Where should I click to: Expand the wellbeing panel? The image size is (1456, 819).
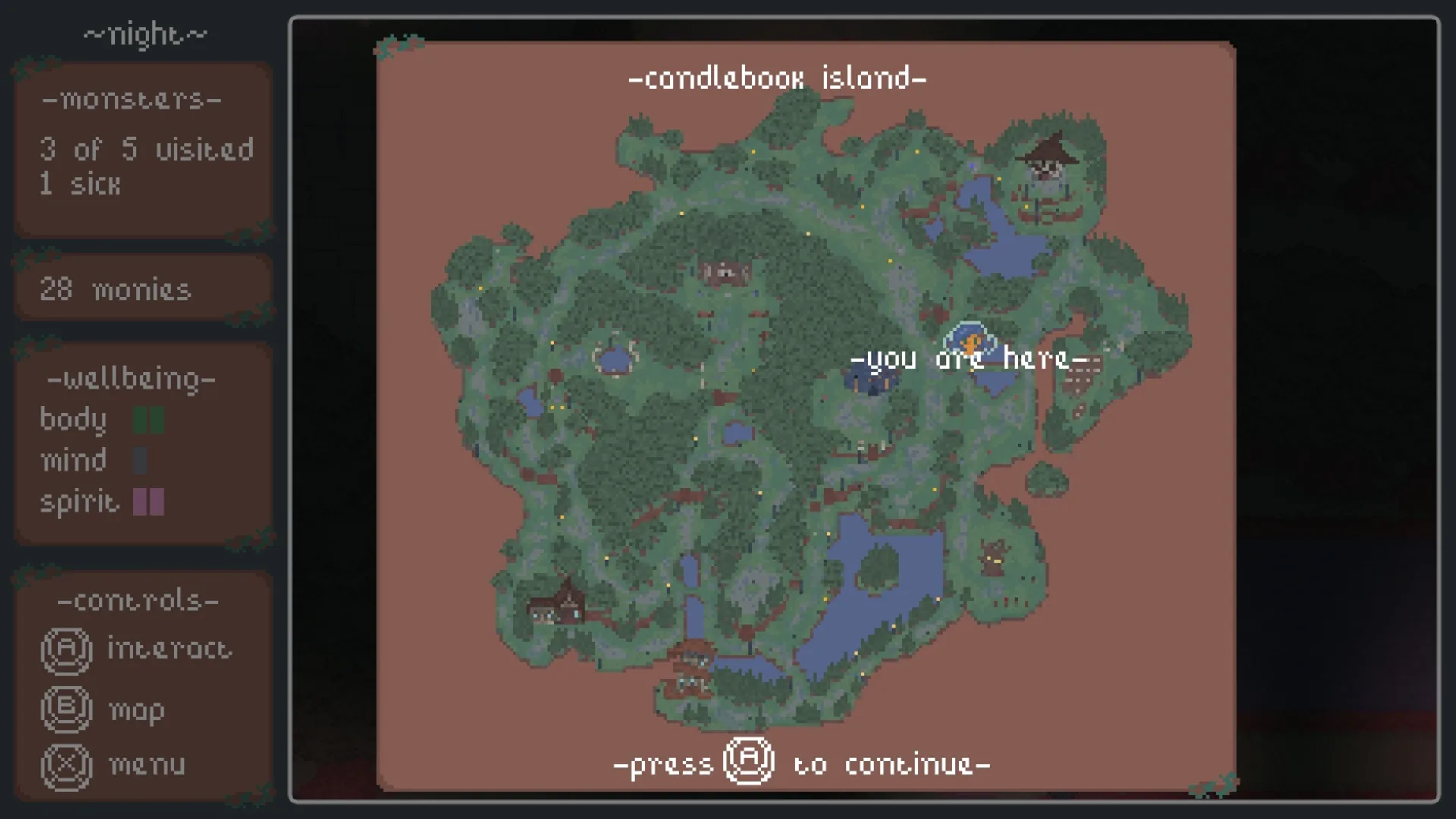(130, 379)
